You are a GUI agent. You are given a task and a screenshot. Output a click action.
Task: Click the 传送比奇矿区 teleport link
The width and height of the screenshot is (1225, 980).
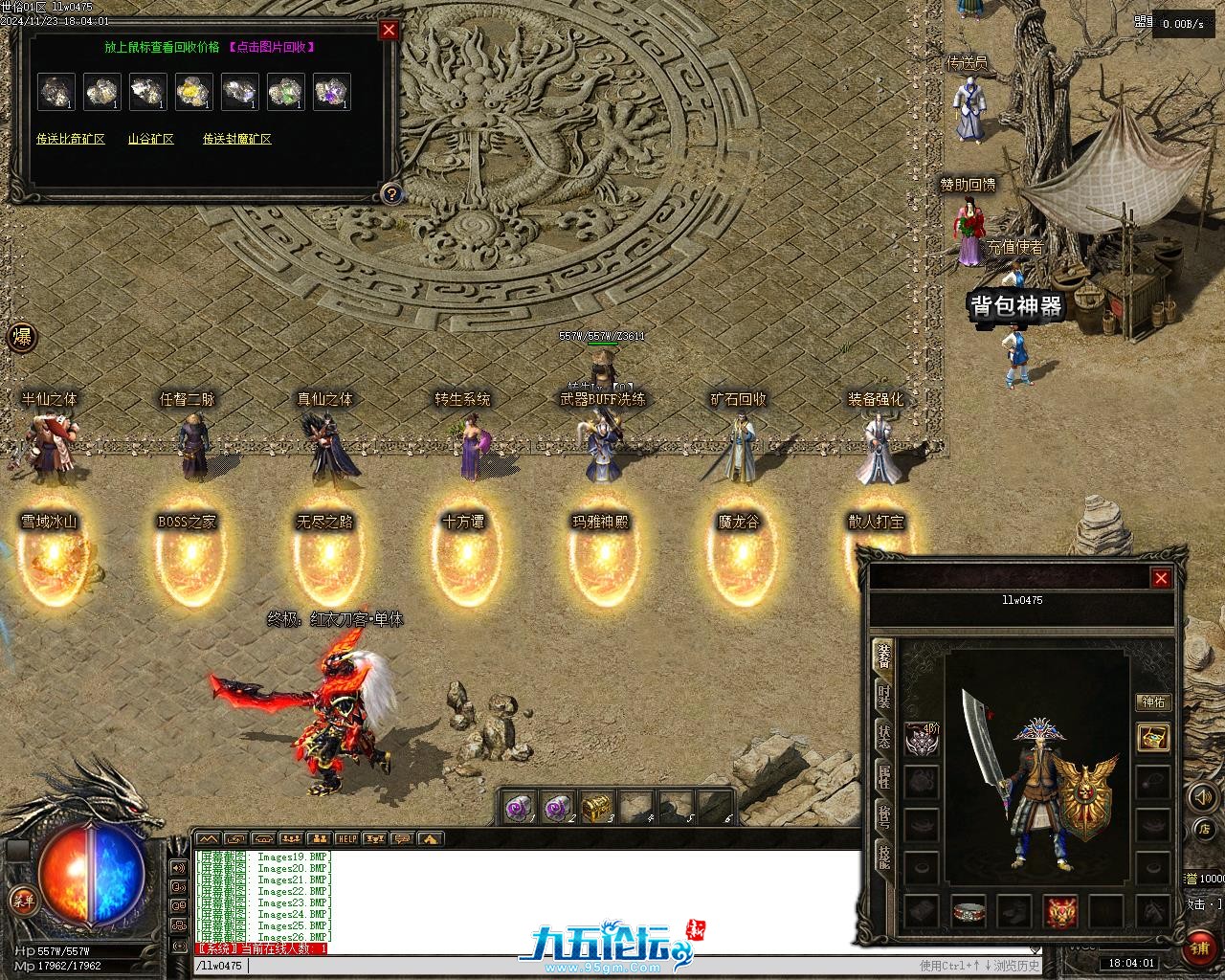[x=71, y=139]
